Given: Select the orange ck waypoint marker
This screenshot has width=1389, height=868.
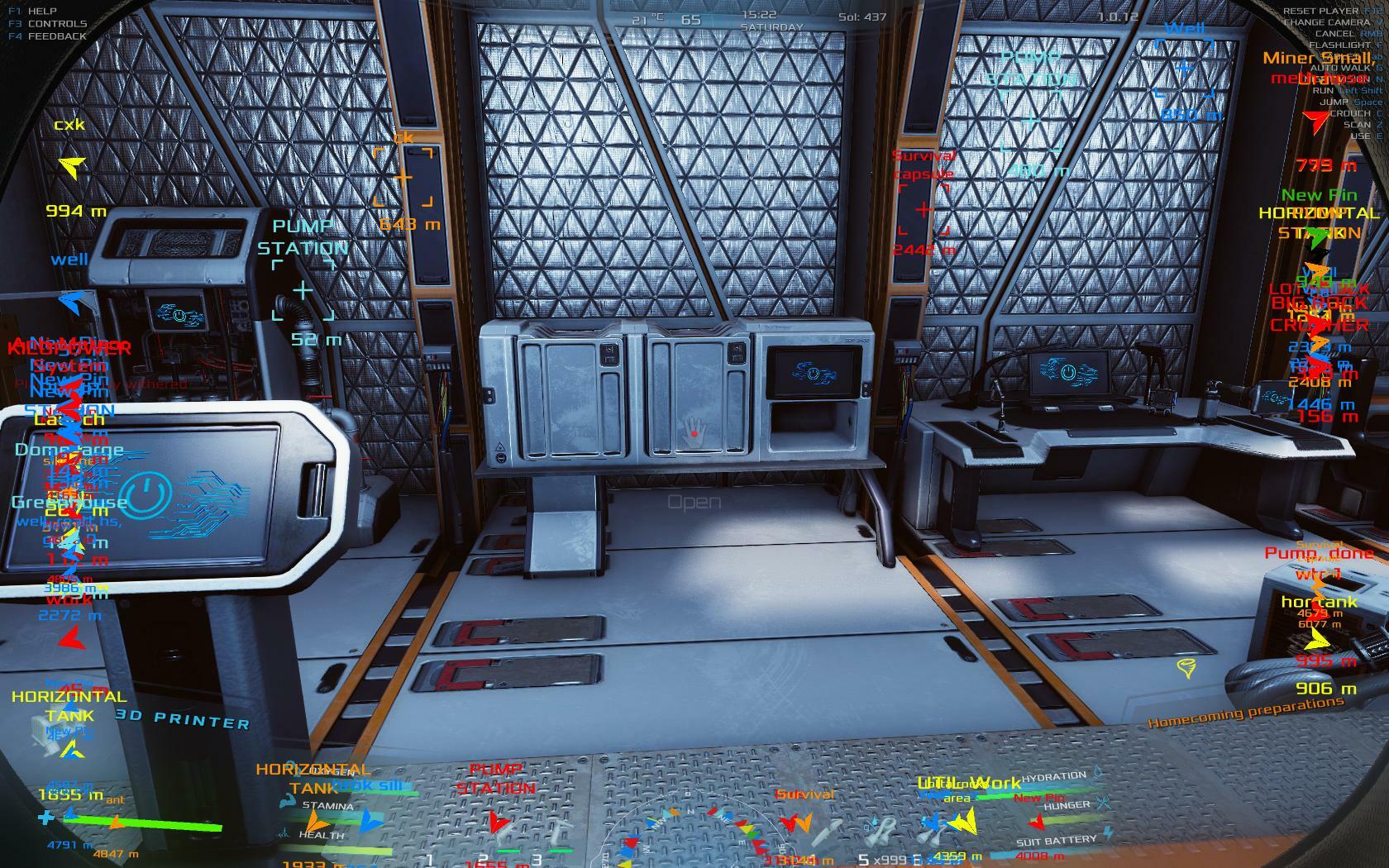Looking at the screenshot, I should pos(403,177).
